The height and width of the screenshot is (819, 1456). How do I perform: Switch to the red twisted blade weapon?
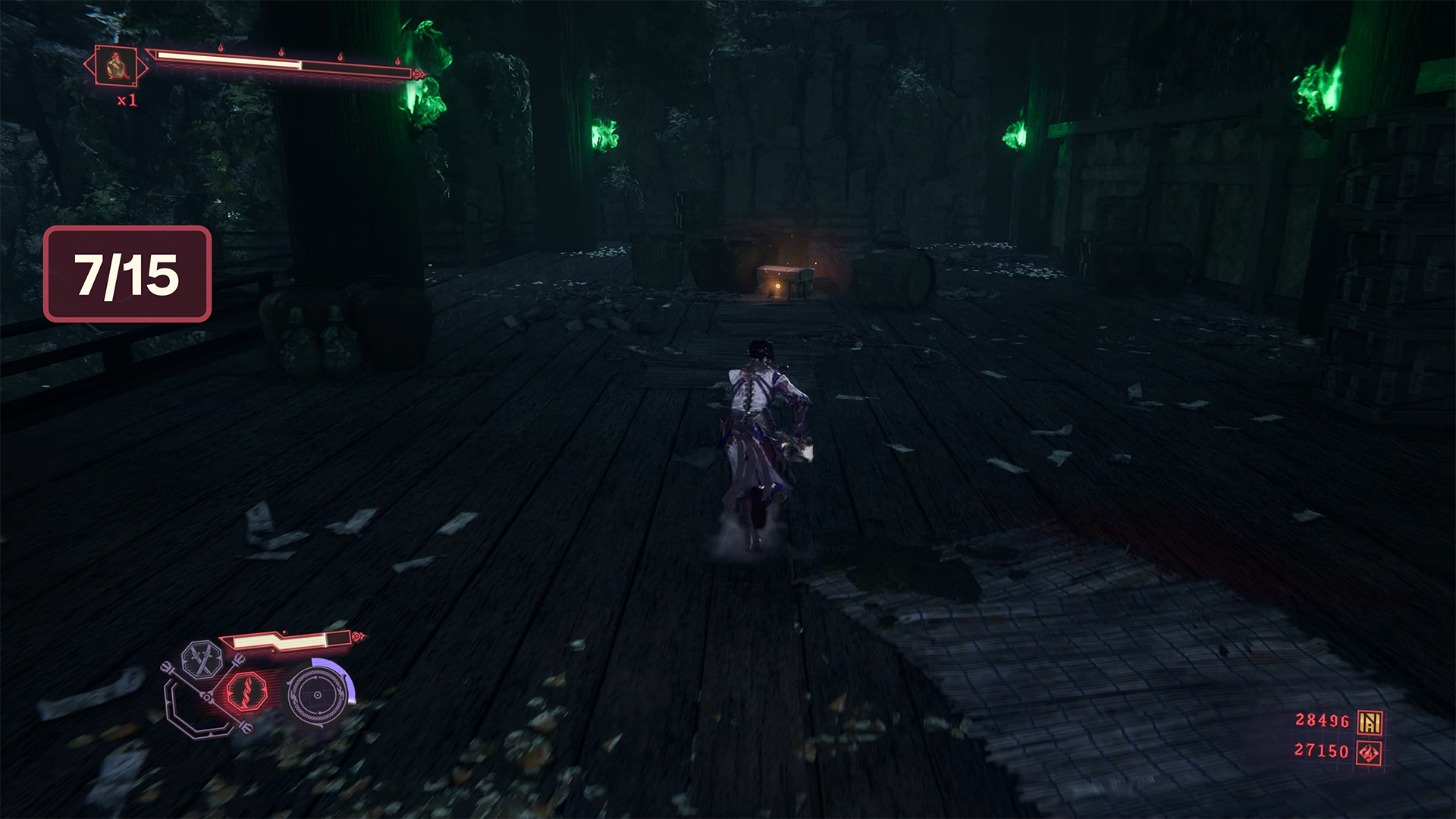pos(246,692)
